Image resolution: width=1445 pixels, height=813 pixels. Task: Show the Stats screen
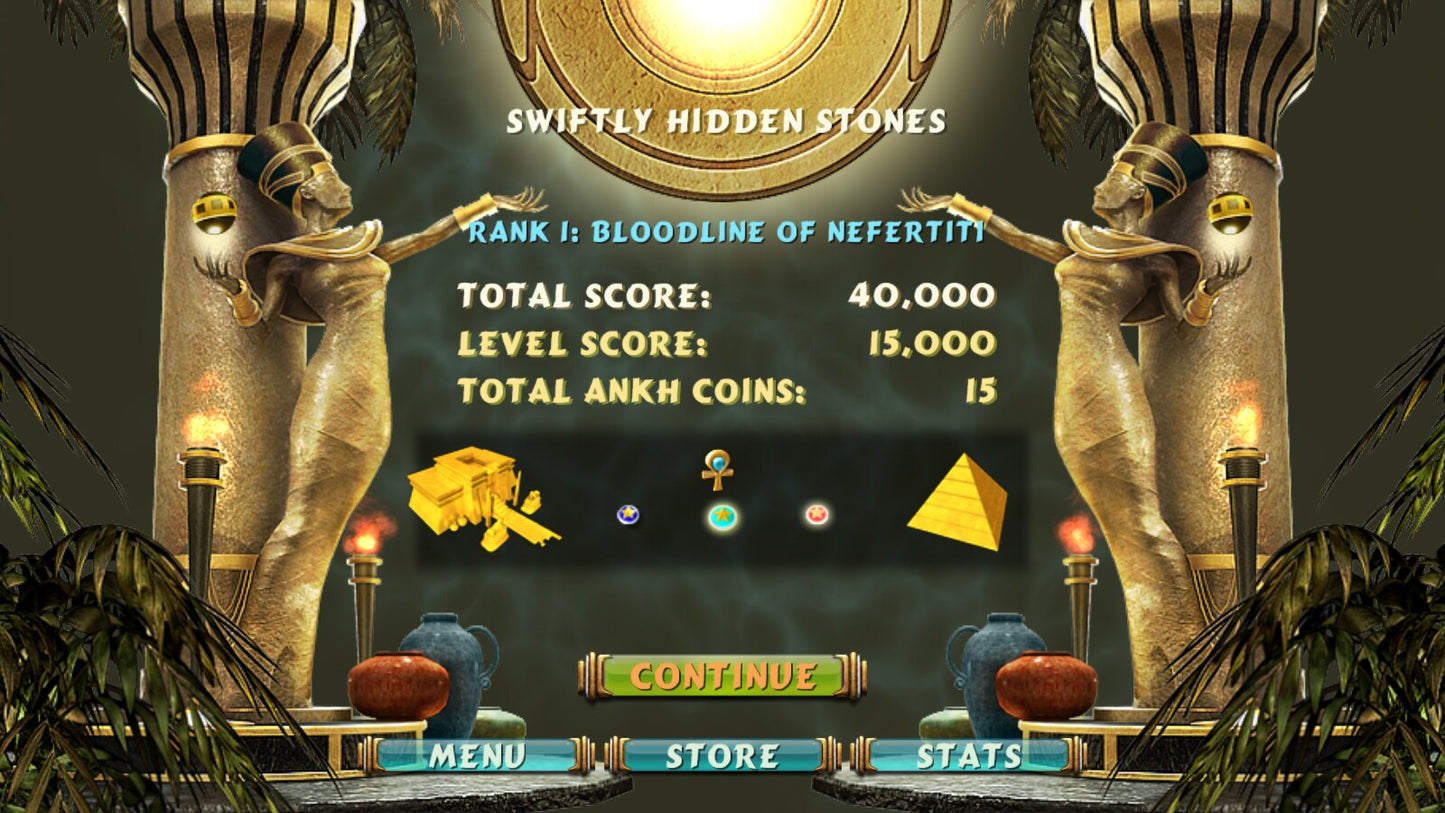click(968, 756)
